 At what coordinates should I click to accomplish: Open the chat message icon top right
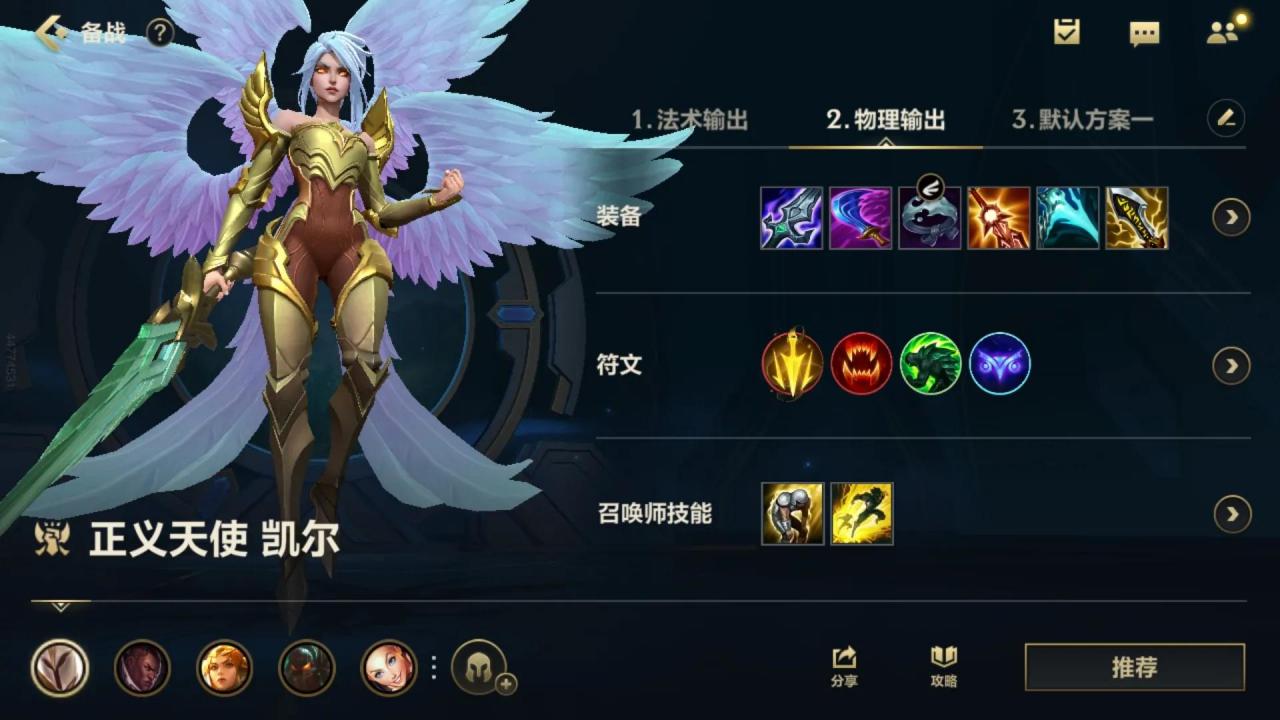1142,31
